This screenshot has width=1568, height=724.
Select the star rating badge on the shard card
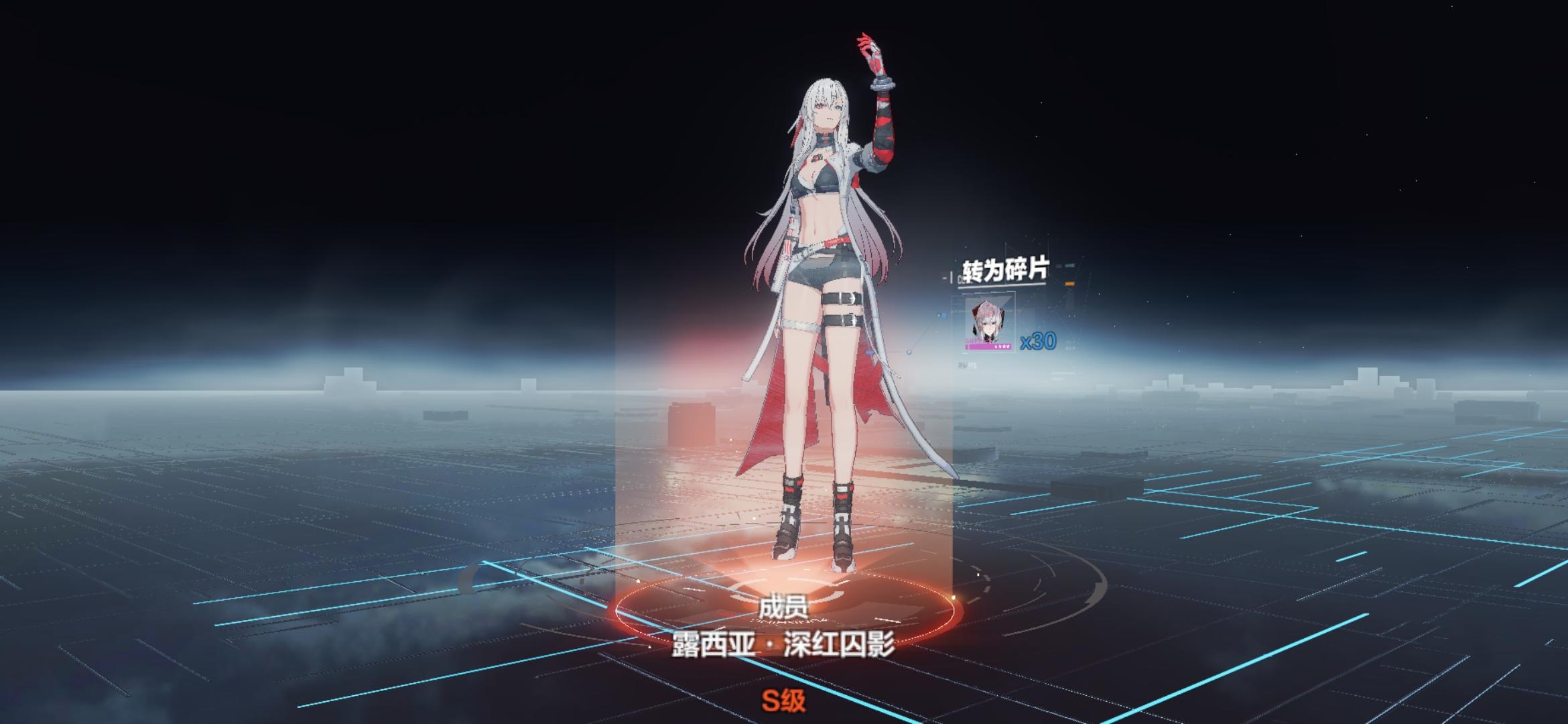click(x=1003, y=345)
